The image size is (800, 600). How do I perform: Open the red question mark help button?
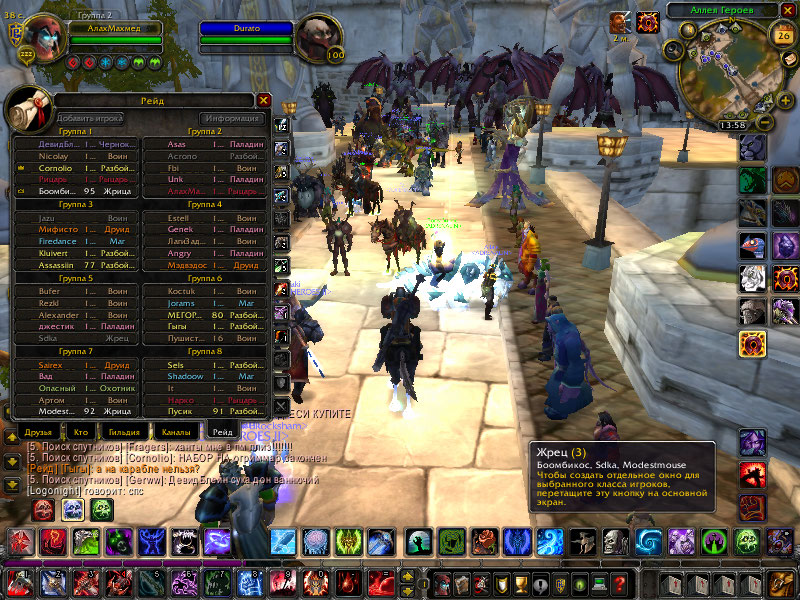pos(619,583)
